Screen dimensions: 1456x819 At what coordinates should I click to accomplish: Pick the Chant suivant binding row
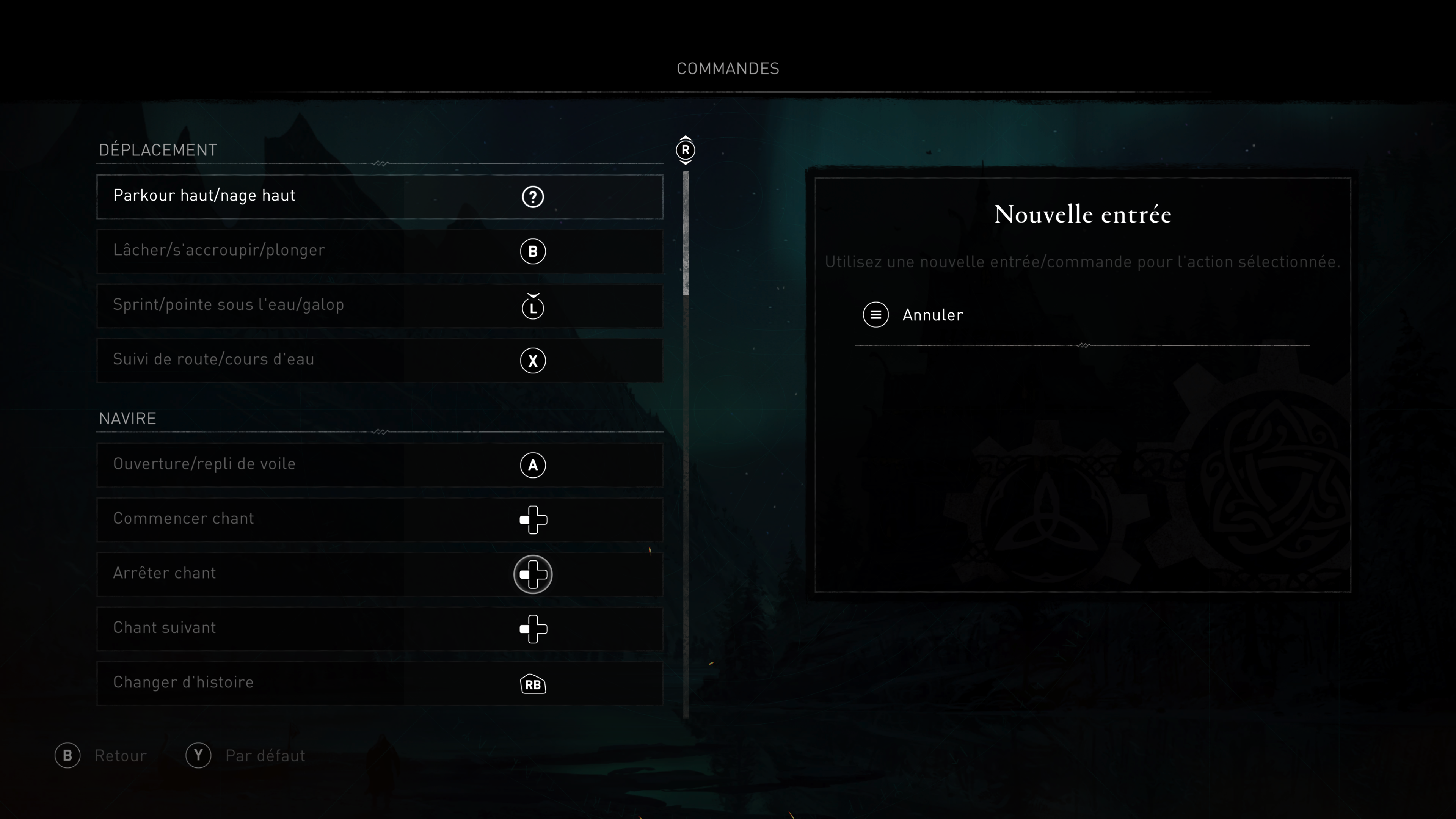point(379,629)
